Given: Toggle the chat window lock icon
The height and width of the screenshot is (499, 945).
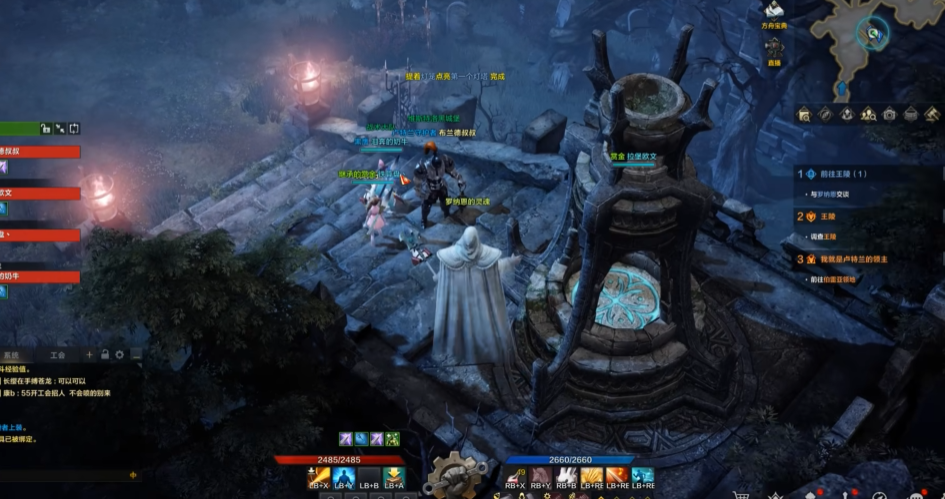Looking at the screenshot, I should 105,355.
